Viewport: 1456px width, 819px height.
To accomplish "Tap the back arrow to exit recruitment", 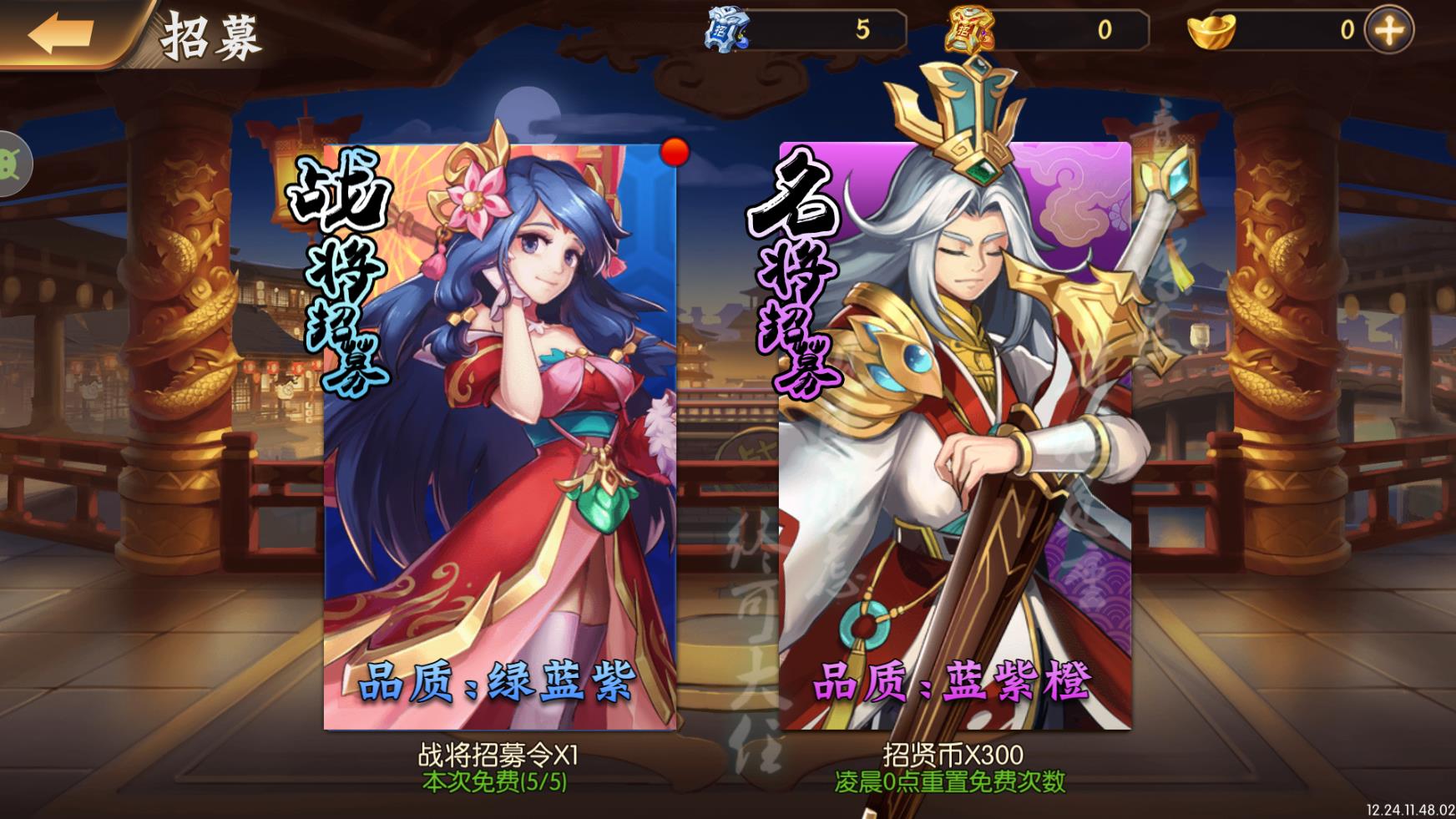I will pos(60,29).
